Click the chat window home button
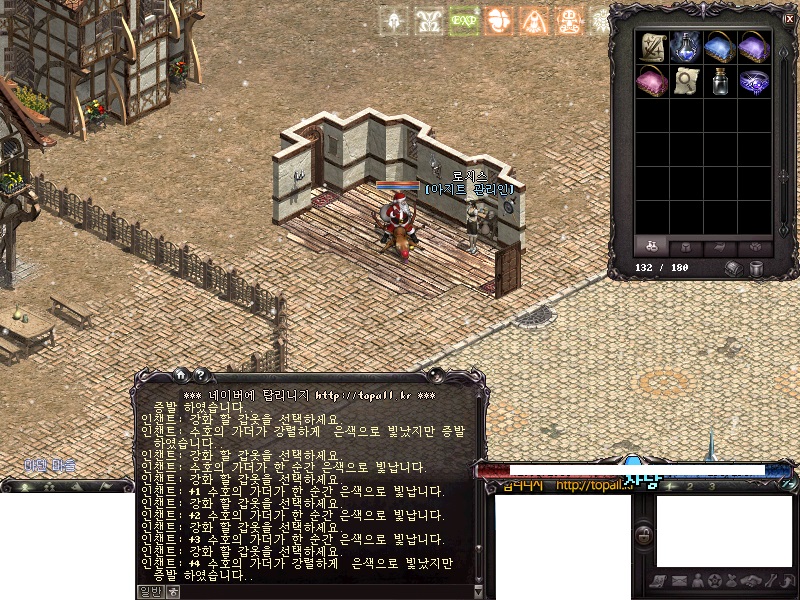Viewport: 800px width, 600px height. click(x=182, y=375)
